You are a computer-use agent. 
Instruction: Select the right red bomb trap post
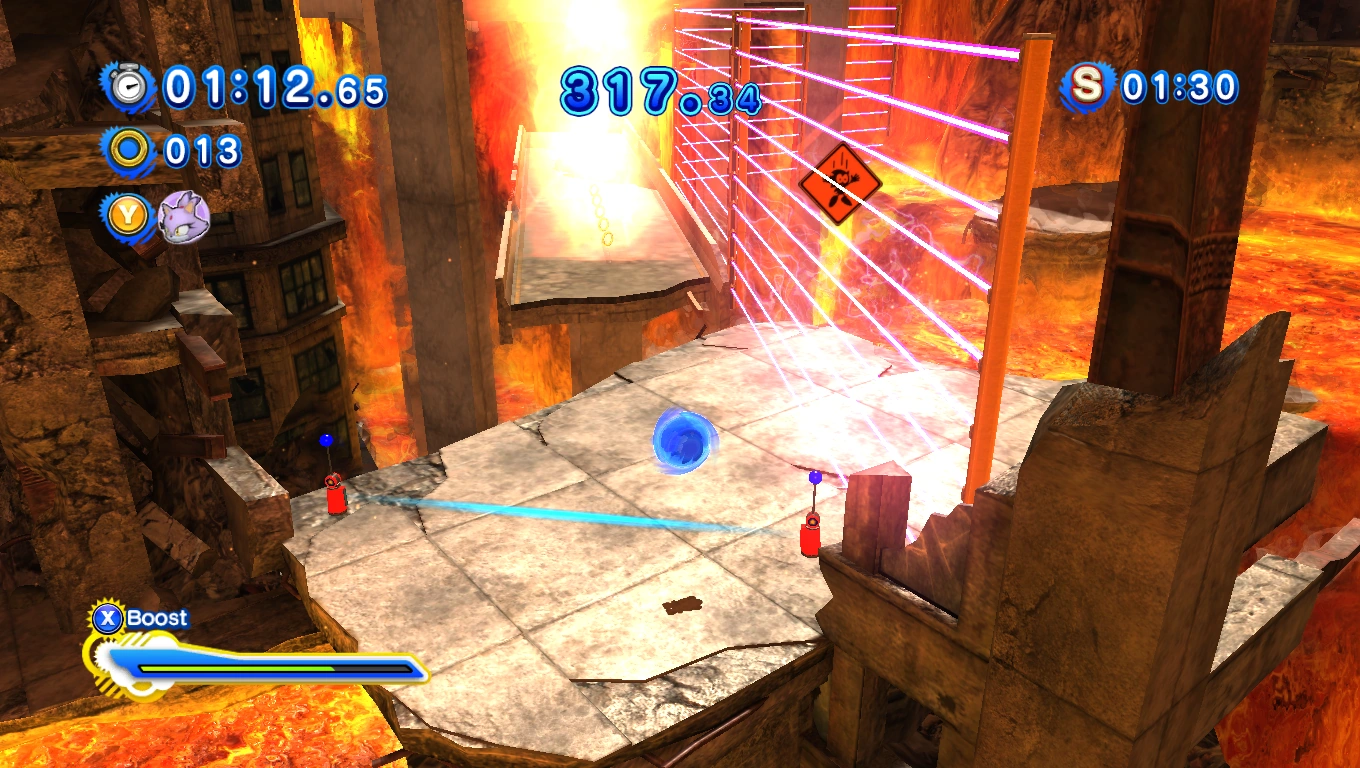(x=809, y=540)
